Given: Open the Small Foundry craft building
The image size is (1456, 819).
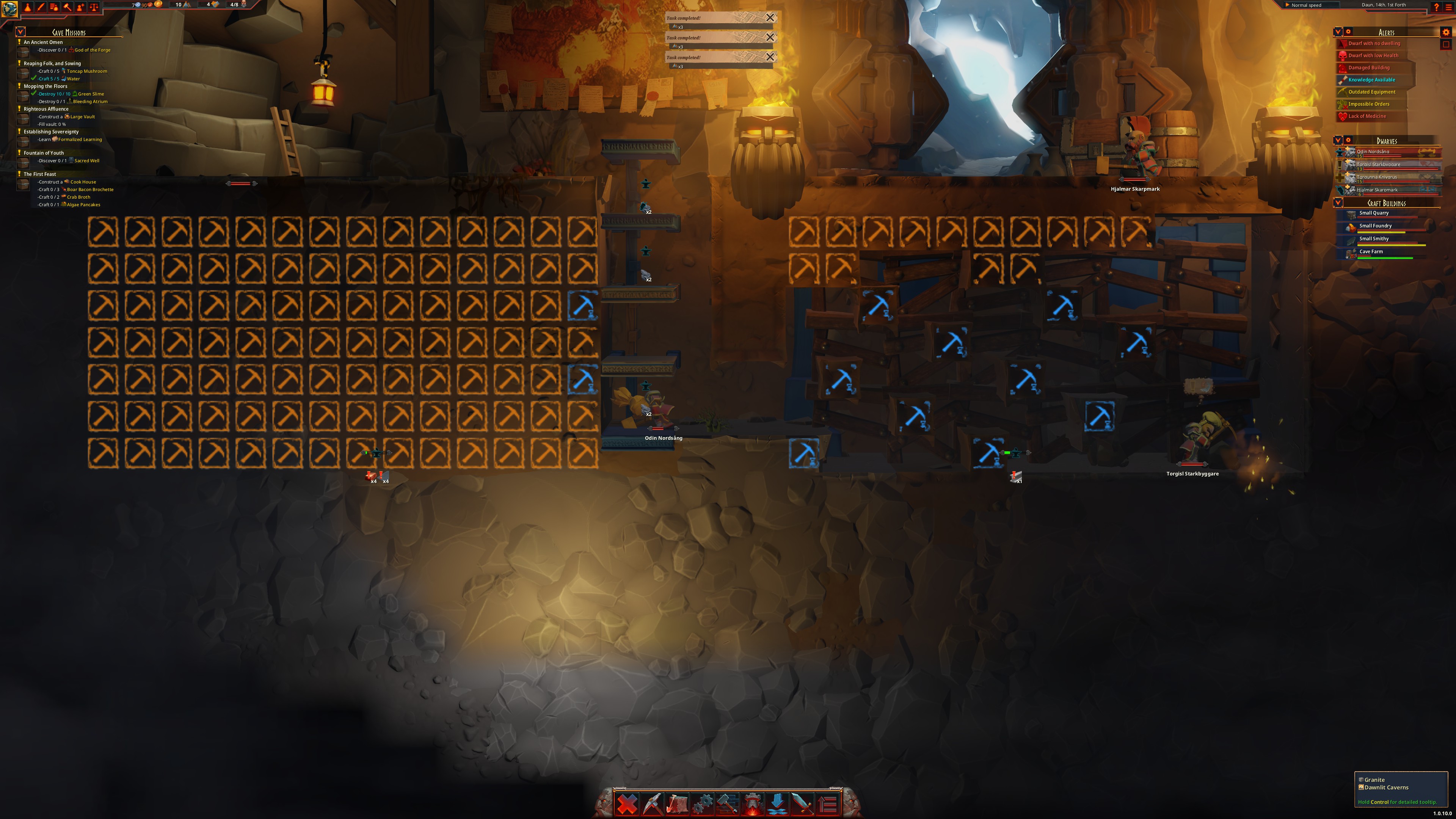Looking at the screenshot, I should tap(1375, 226).
